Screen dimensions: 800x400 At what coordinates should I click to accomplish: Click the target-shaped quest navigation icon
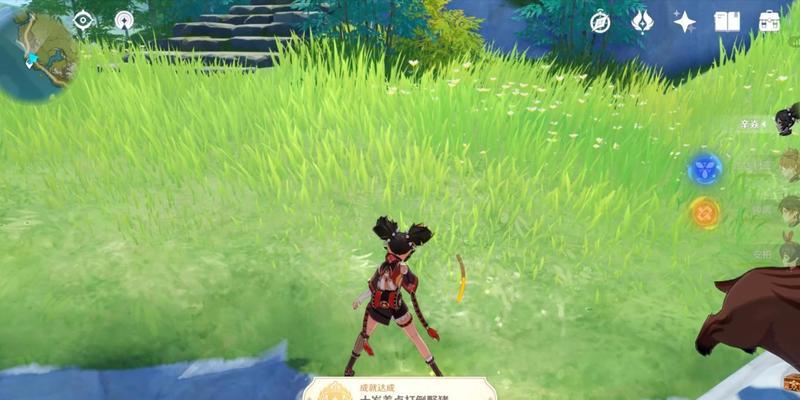124,20
